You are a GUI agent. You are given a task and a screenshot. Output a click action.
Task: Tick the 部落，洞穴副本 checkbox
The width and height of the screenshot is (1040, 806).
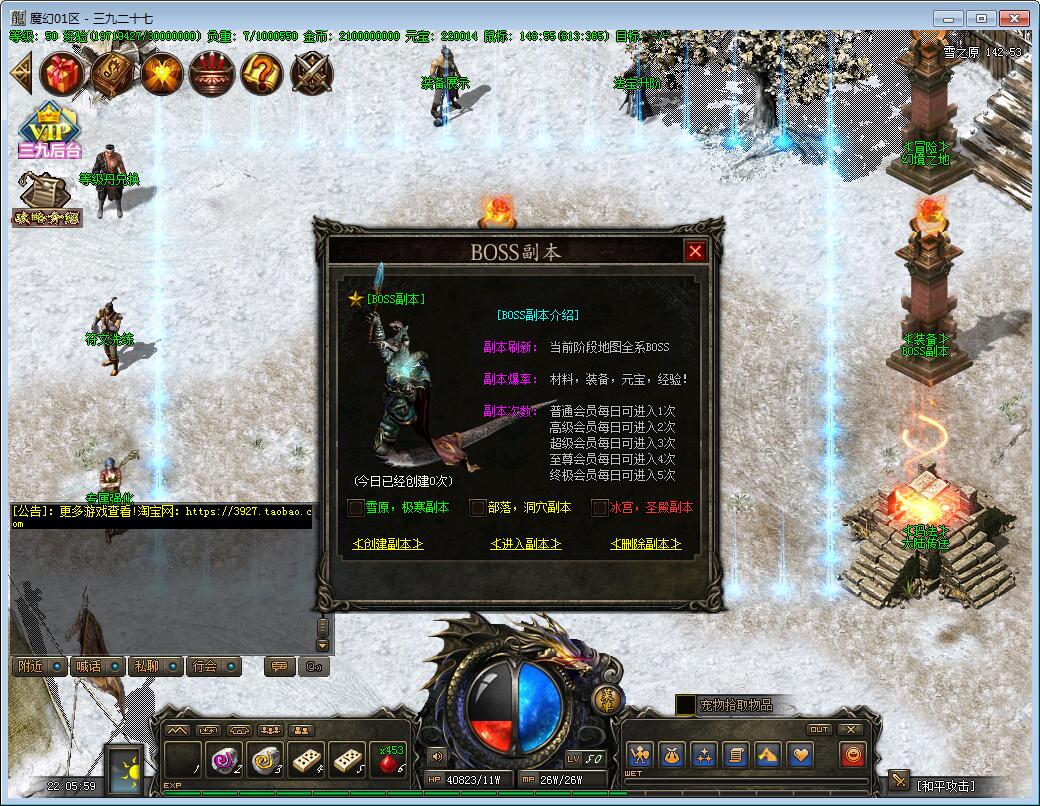click(477, 508)
